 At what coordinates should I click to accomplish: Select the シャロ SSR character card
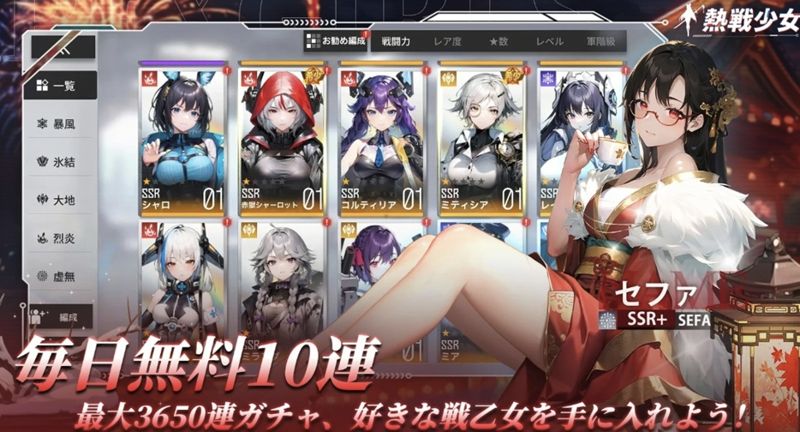[x=183, y=140]
